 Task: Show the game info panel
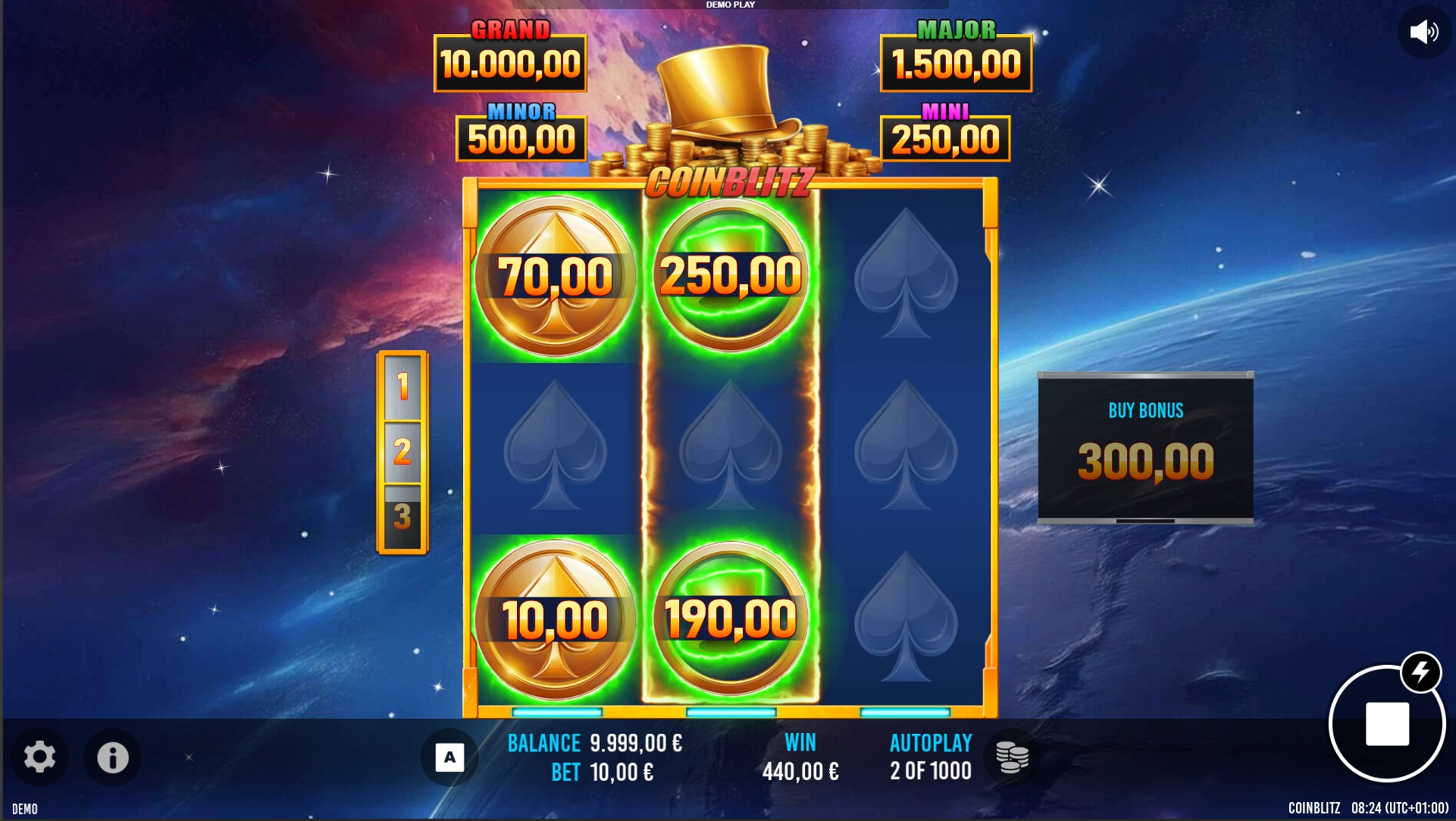coord(112,757)
